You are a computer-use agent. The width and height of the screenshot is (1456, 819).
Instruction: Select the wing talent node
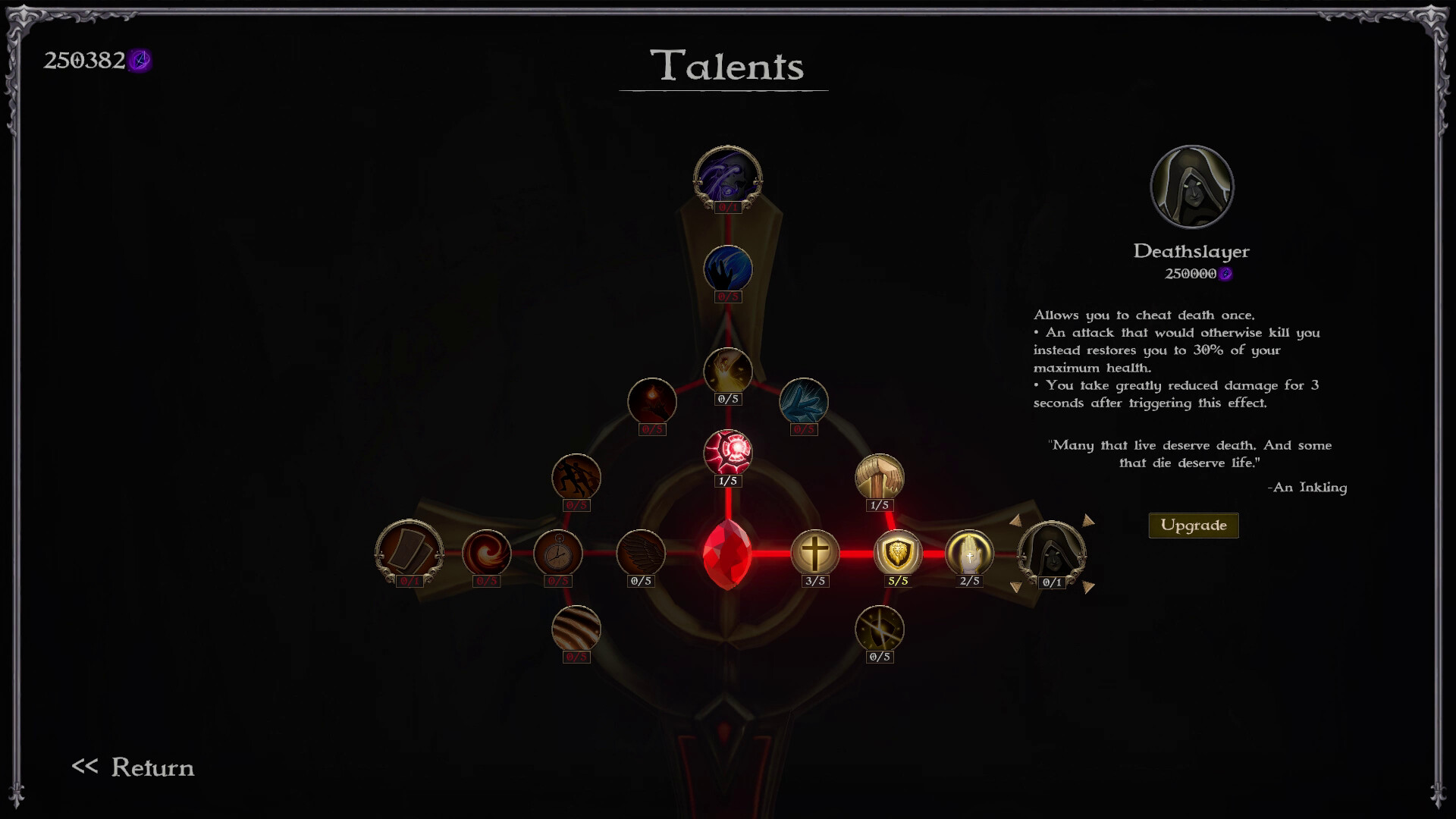tap(642, 554)
